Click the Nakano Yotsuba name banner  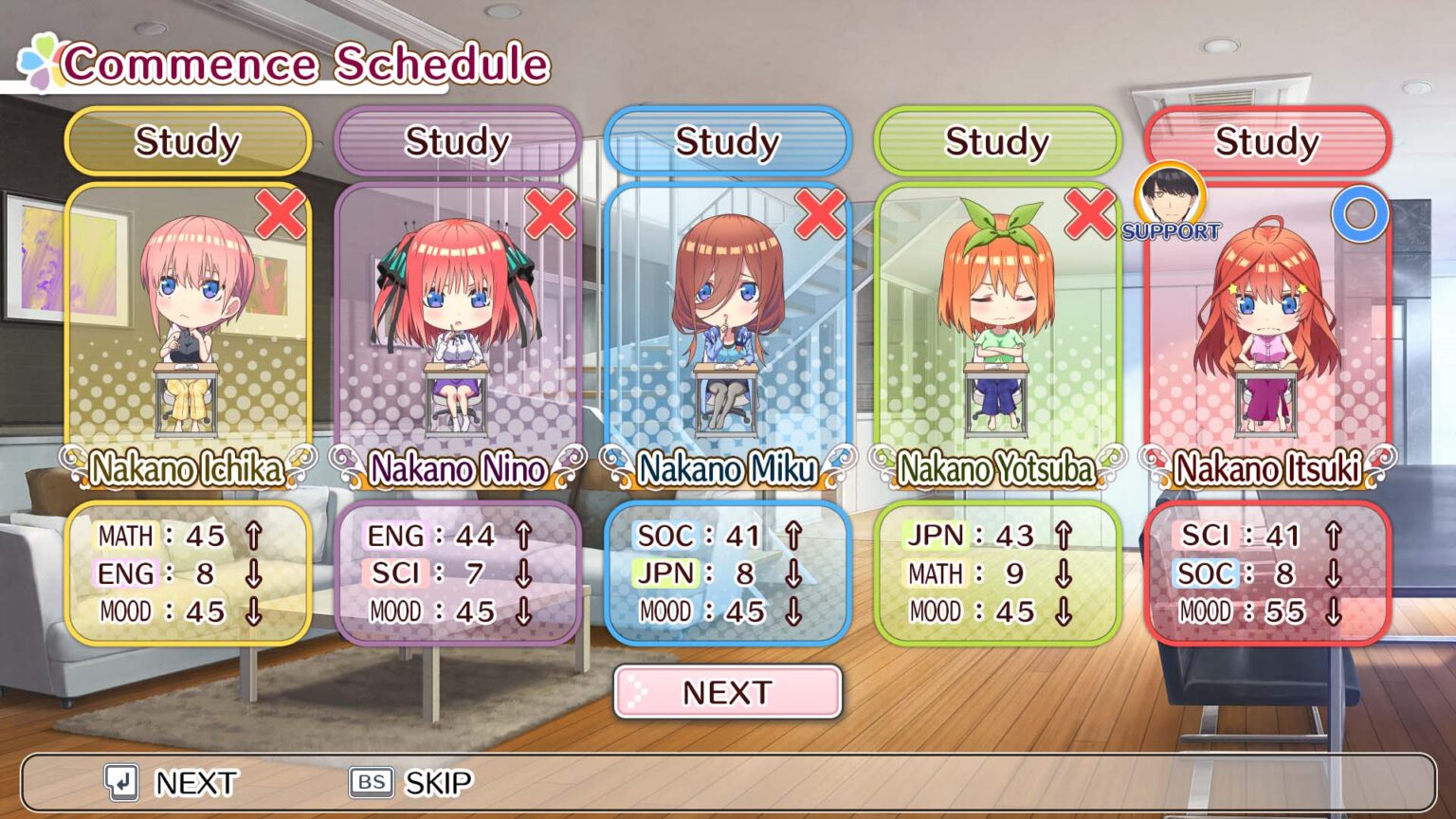(x=997, y=467)
